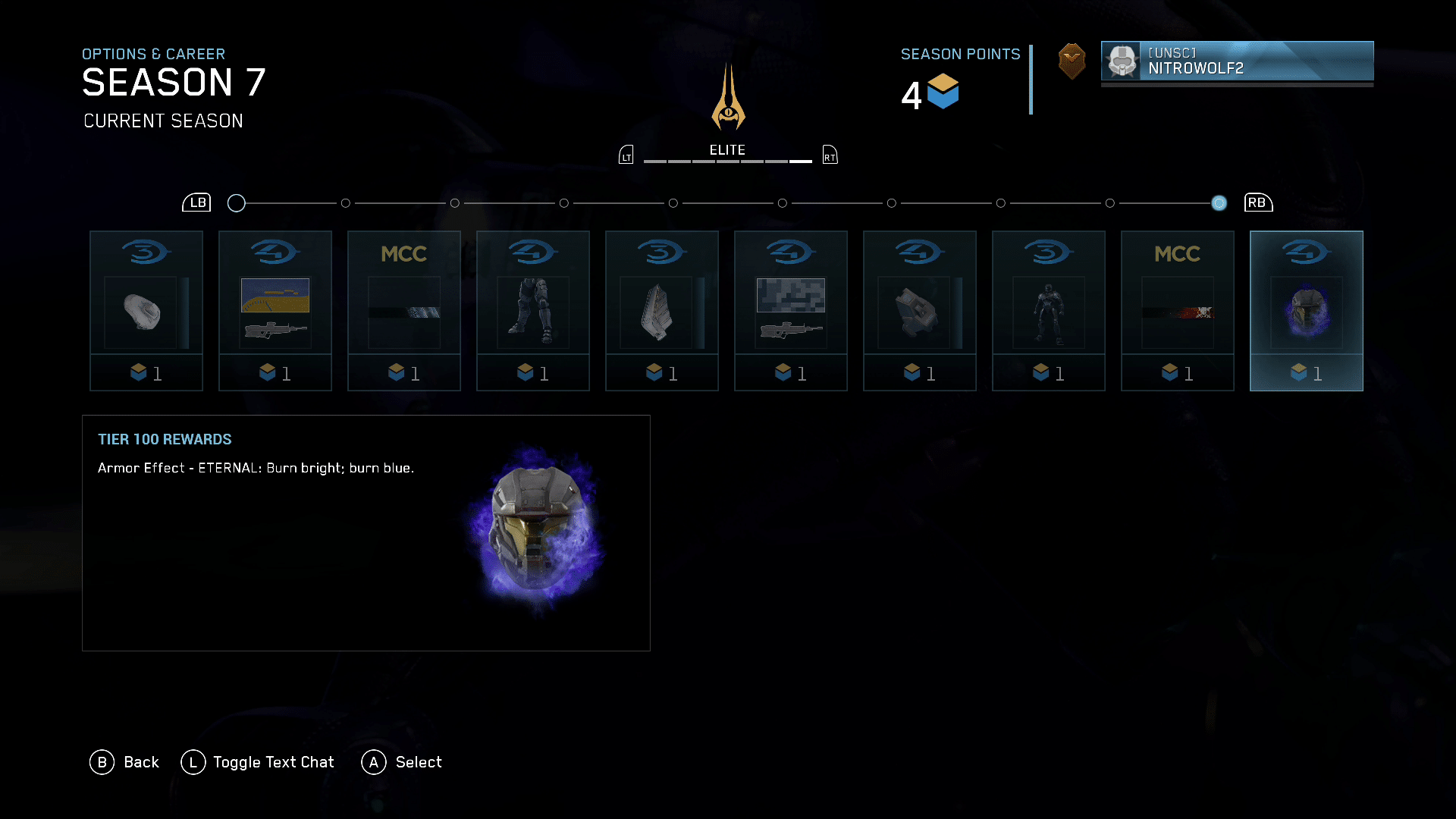Go to the first tier page circle
This screenshot has width=1456, height=819.
(x=237, y=203)
